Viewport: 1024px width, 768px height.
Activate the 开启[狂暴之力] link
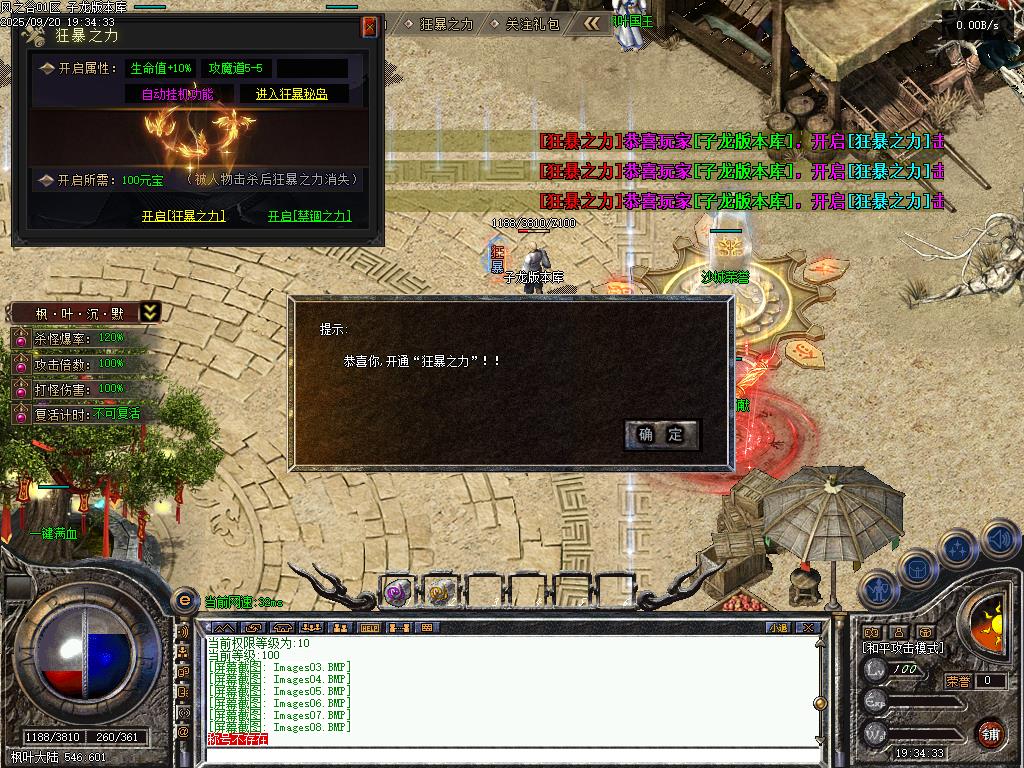(183, 216)
